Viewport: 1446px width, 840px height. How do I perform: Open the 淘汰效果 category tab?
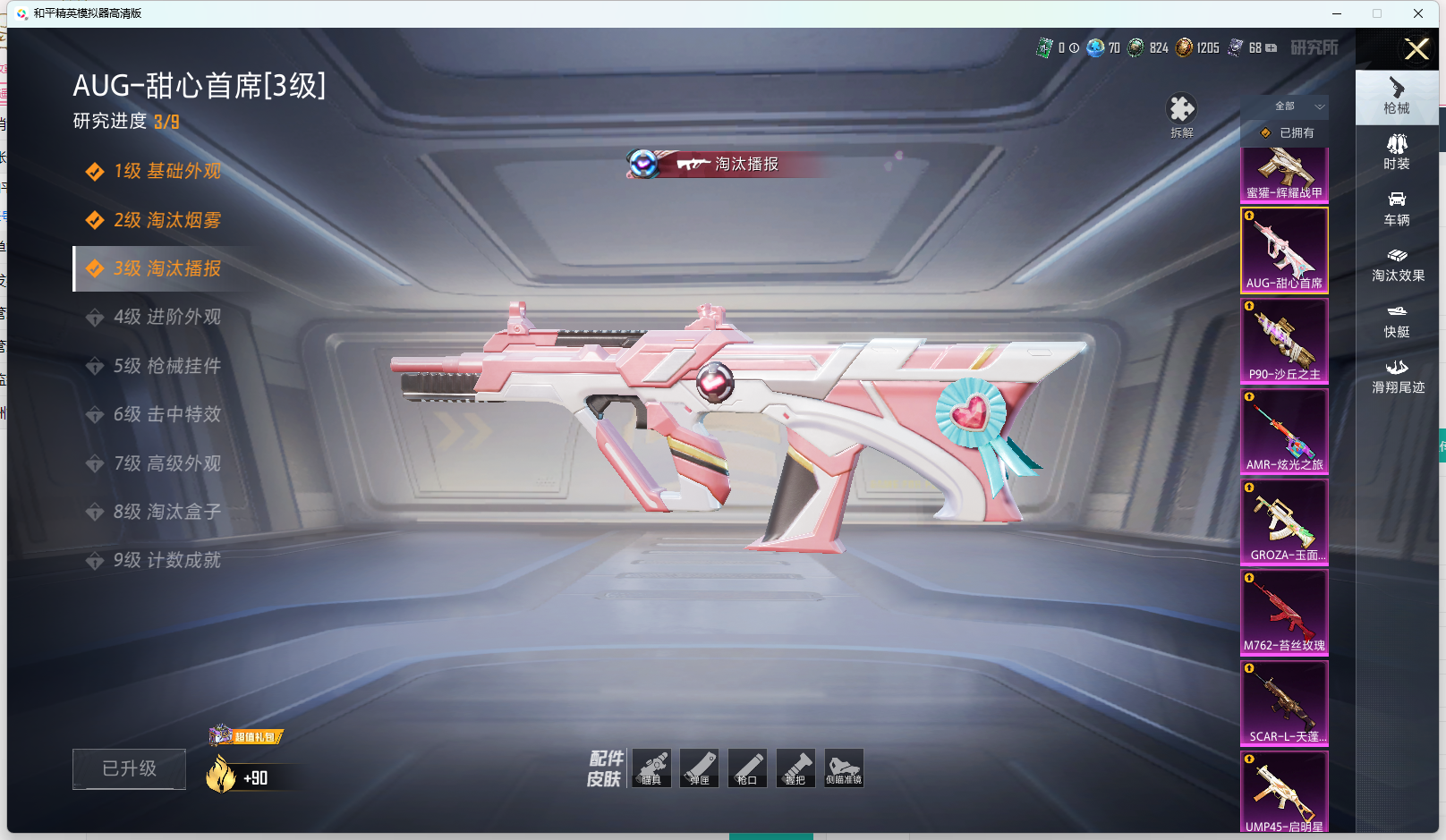tap(1398, 265)
